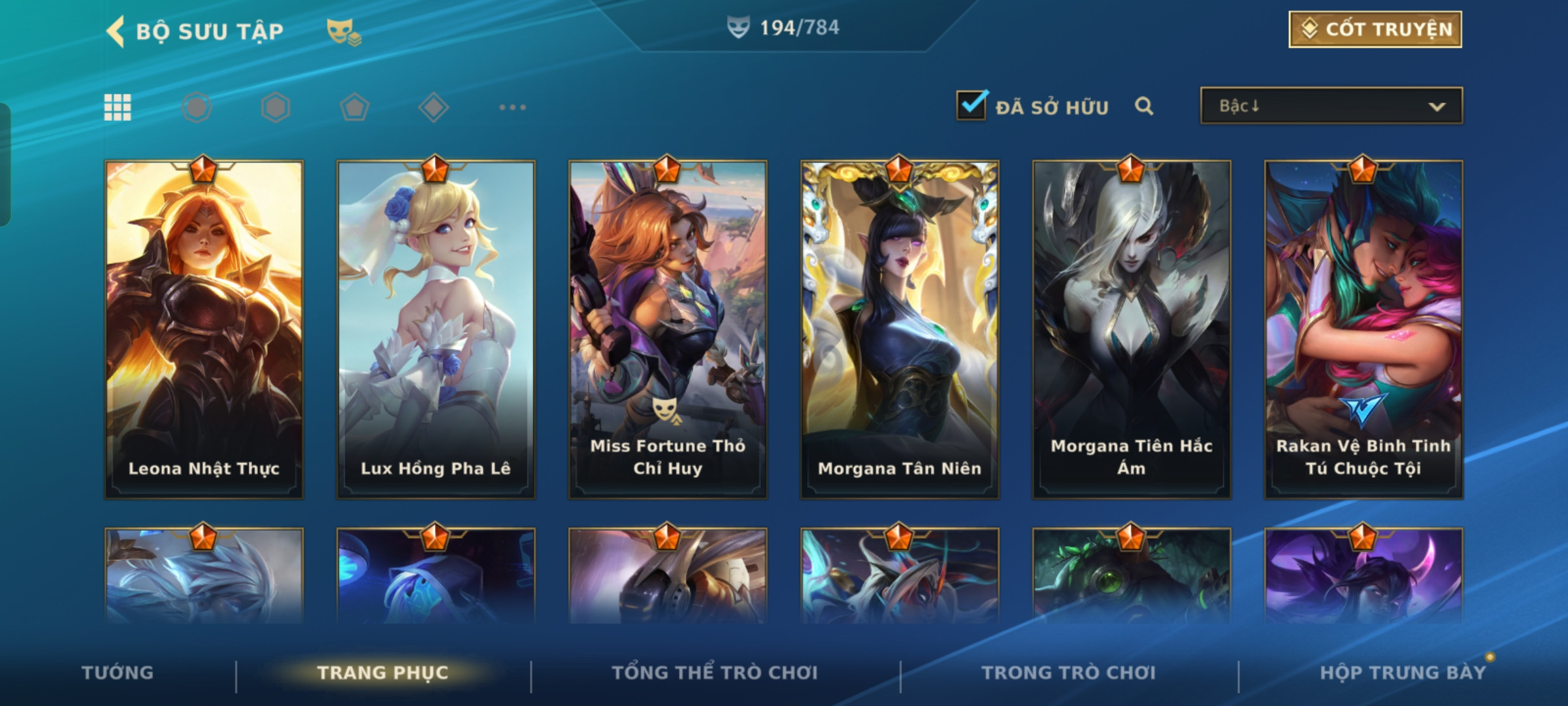1568x706 pixels.
Task: Switch to Tổng Thể Trò Chơi tab
Action: 715,672
